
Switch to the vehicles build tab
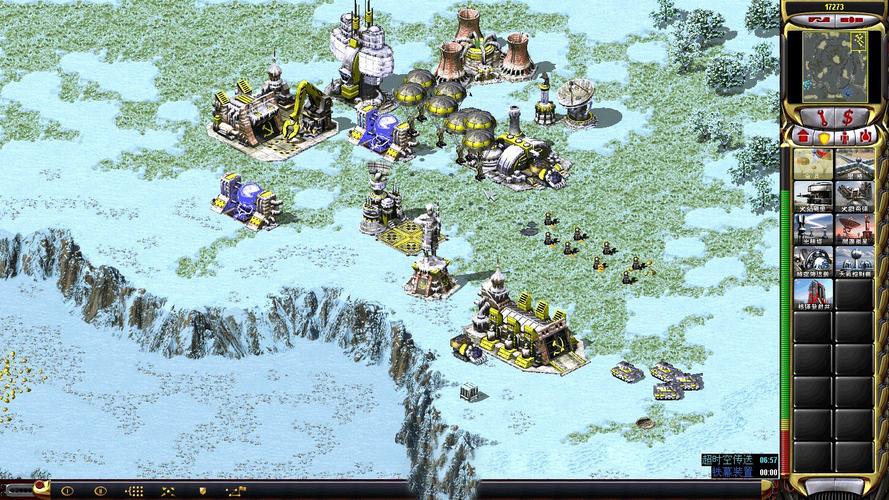(864, 135)
